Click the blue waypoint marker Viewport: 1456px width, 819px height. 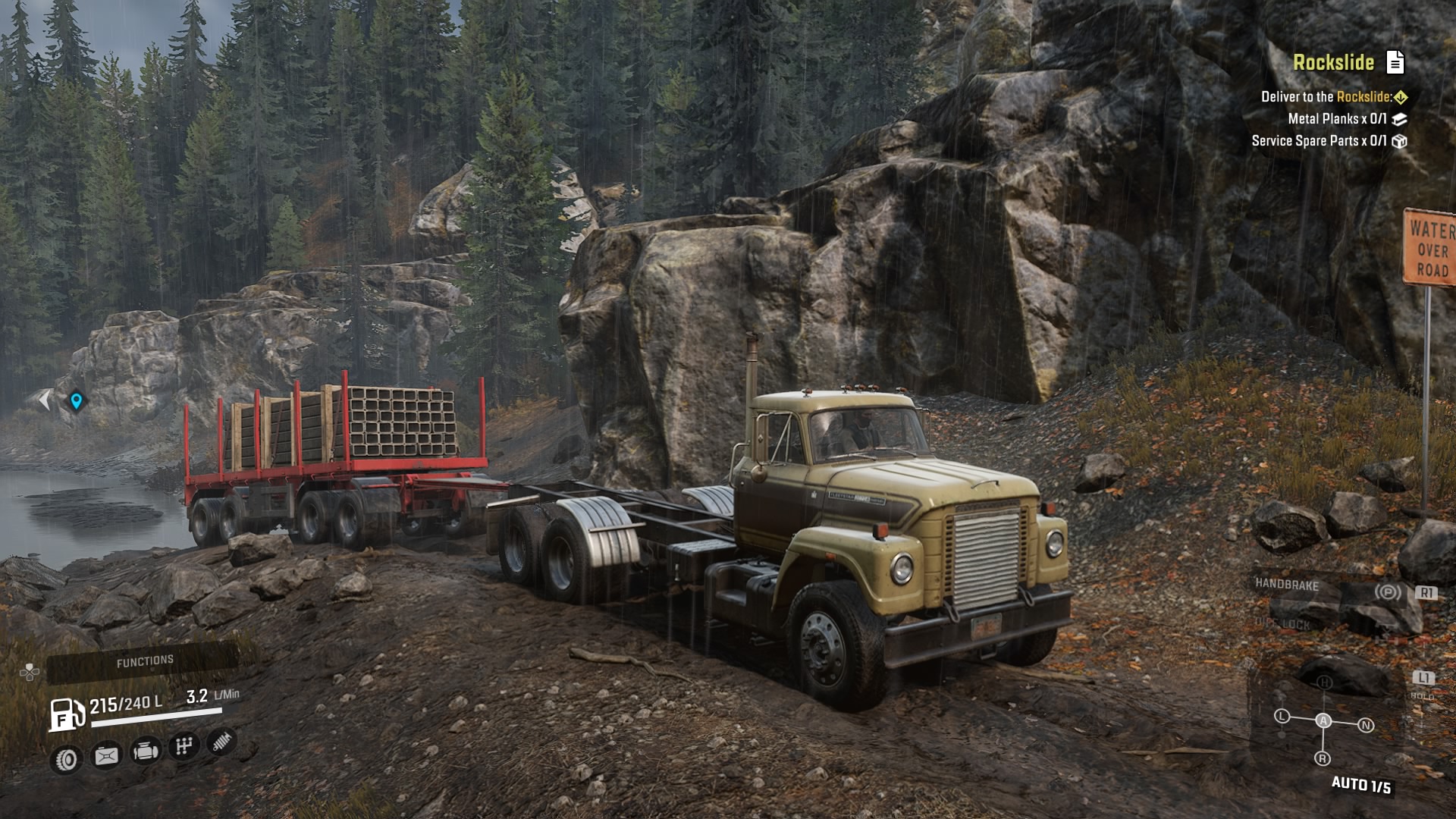[x=76, y=400]
